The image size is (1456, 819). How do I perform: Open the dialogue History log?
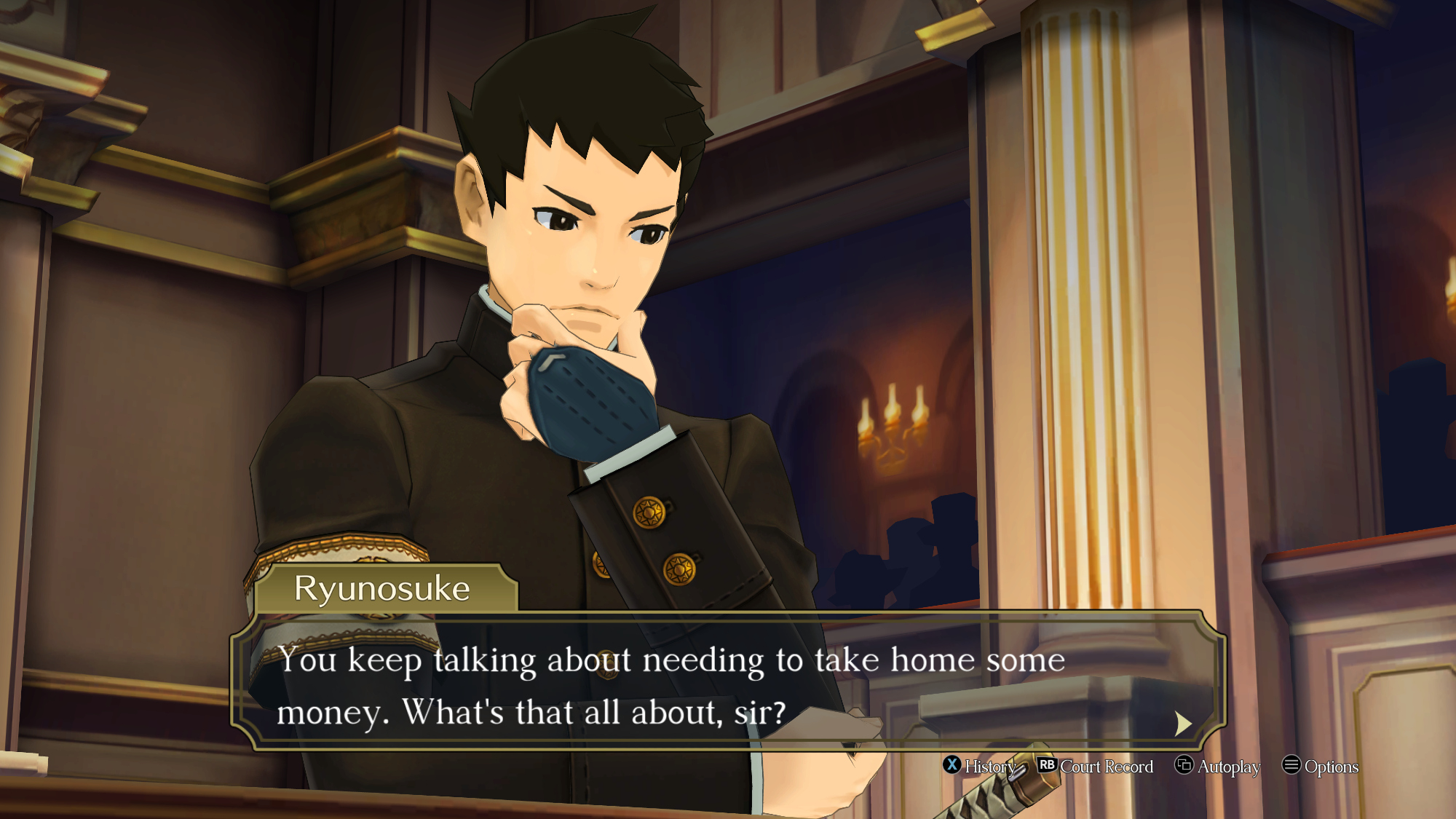click(x=980, y=766)
